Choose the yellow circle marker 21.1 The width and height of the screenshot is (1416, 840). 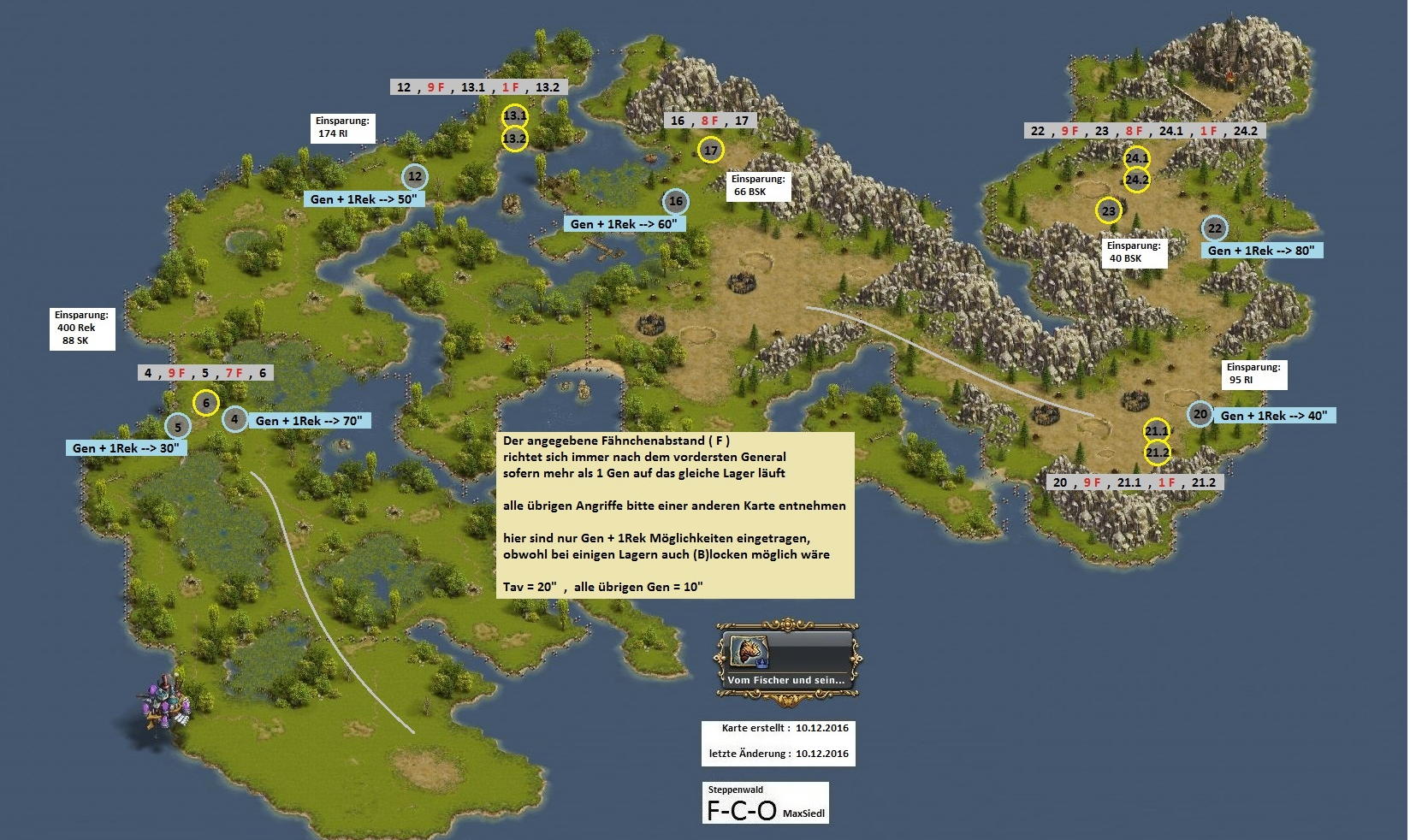tap(1157, 431)
